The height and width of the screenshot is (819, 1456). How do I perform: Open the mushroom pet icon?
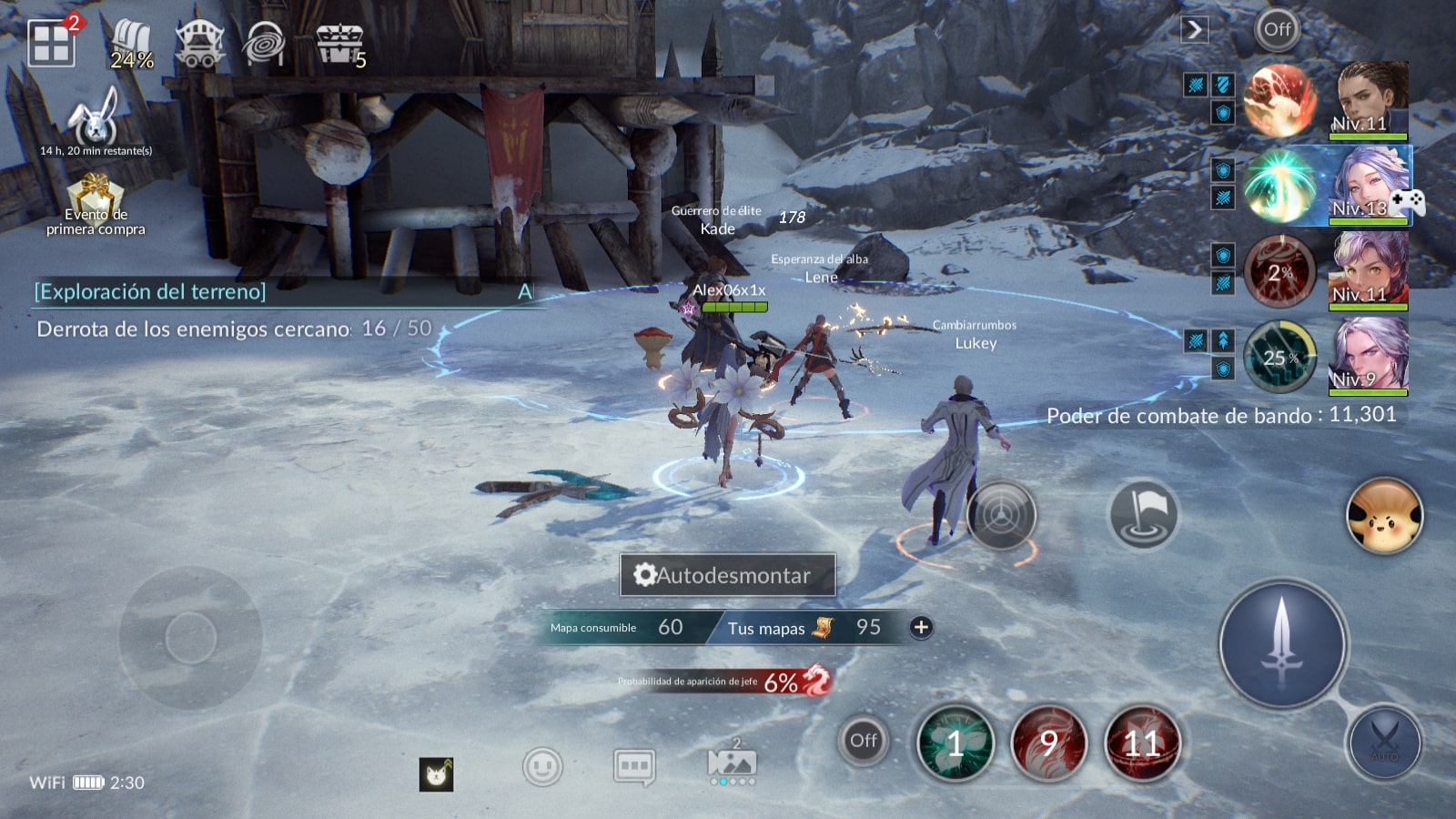(x=1383, y=516)
